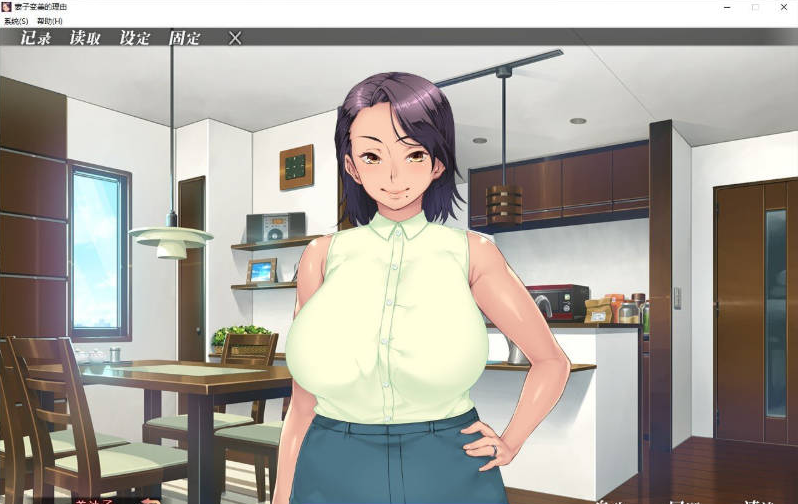Open the 系统(S) window menu
The image size is (798, 504).
16,21
